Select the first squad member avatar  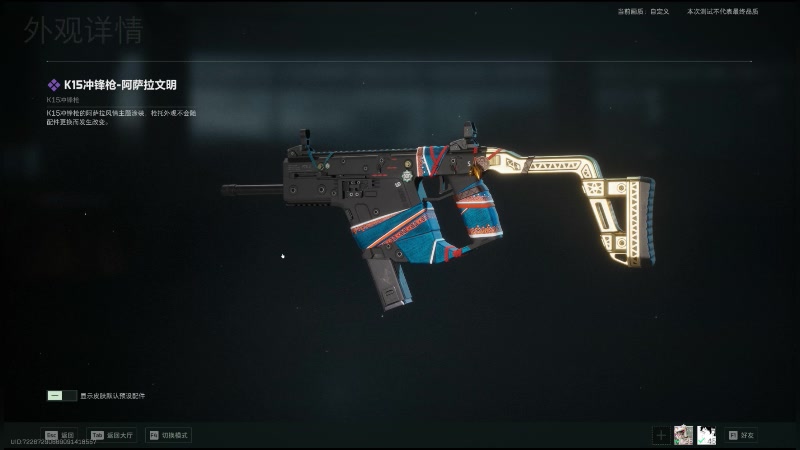click(683, 434)
